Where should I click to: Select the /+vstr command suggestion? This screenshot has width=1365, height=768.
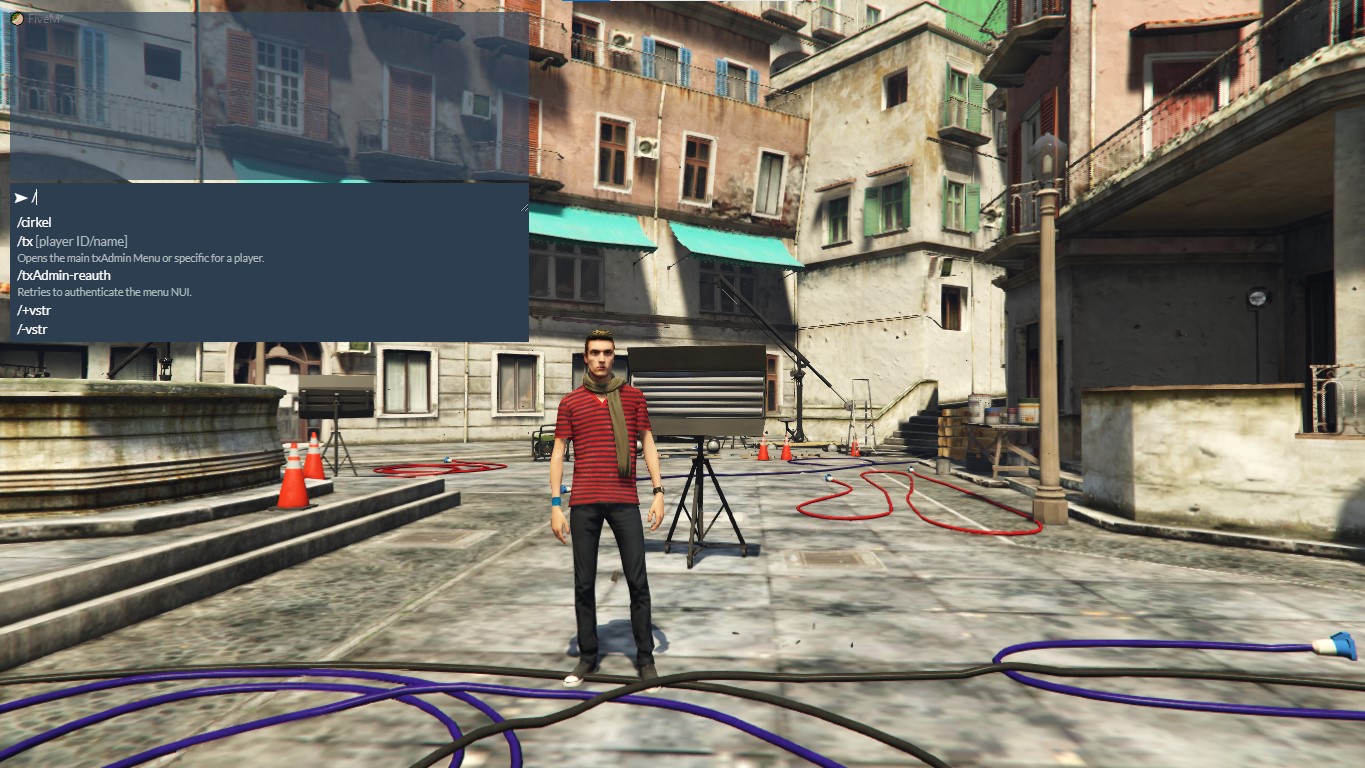[34, 310]
